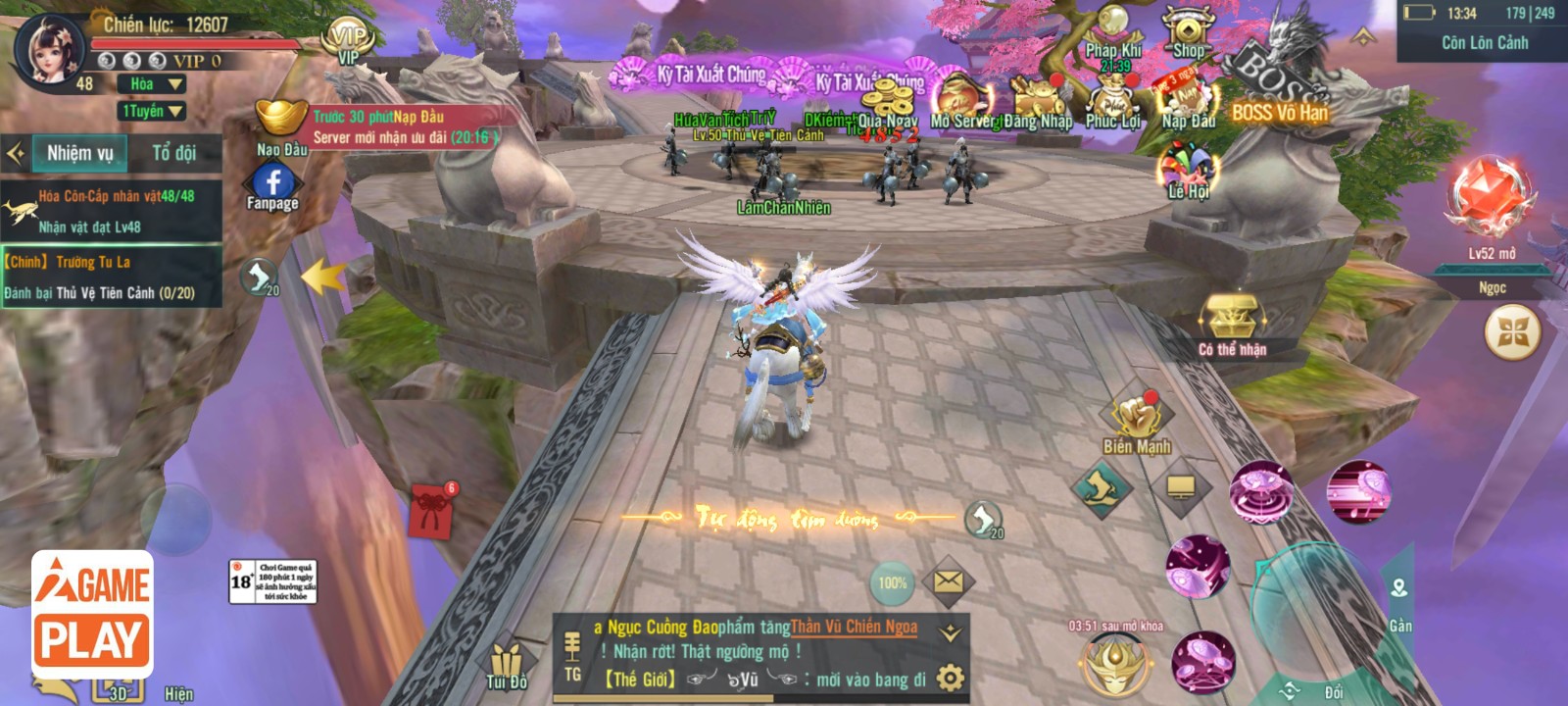
Task: Open the Shop icon
Action: [1188, 33]
